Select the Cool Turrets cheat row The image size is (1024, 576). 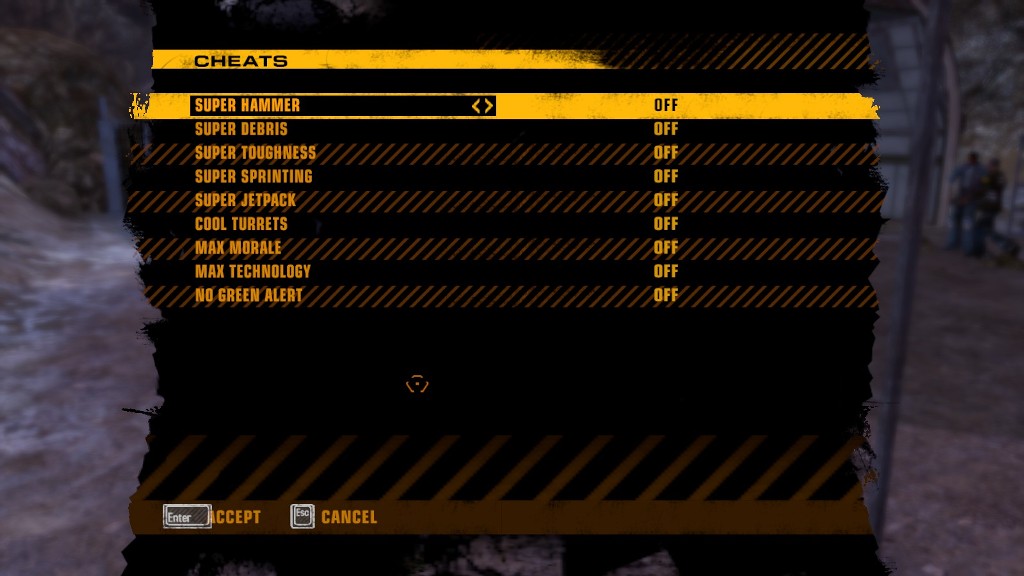(241, 224)
